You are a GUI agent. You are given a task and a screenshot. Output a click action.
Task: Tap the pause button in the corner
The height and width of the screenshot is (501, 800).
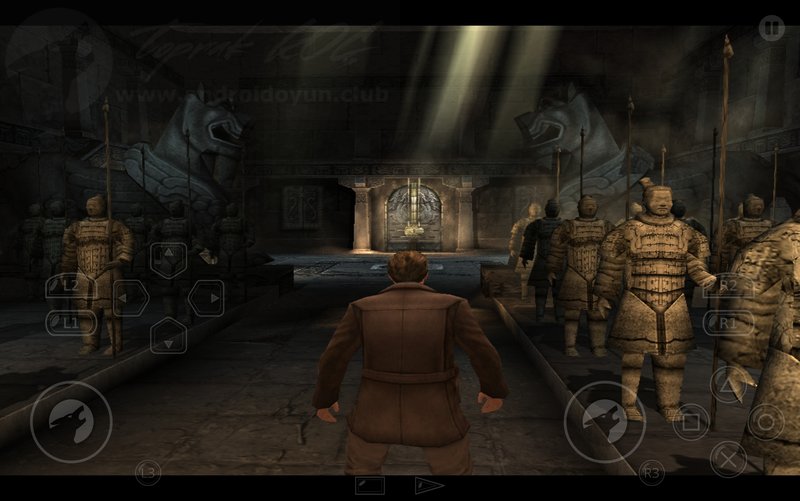pyautogui.click(x=771, y=28)
